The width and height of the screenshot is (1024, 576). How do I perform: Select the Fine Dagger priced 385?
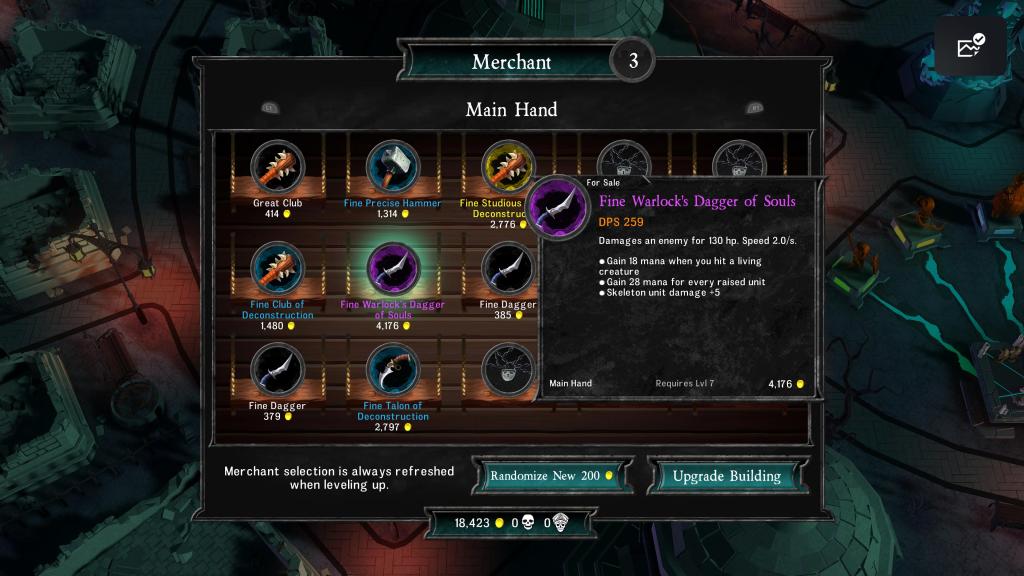point(506,268)
